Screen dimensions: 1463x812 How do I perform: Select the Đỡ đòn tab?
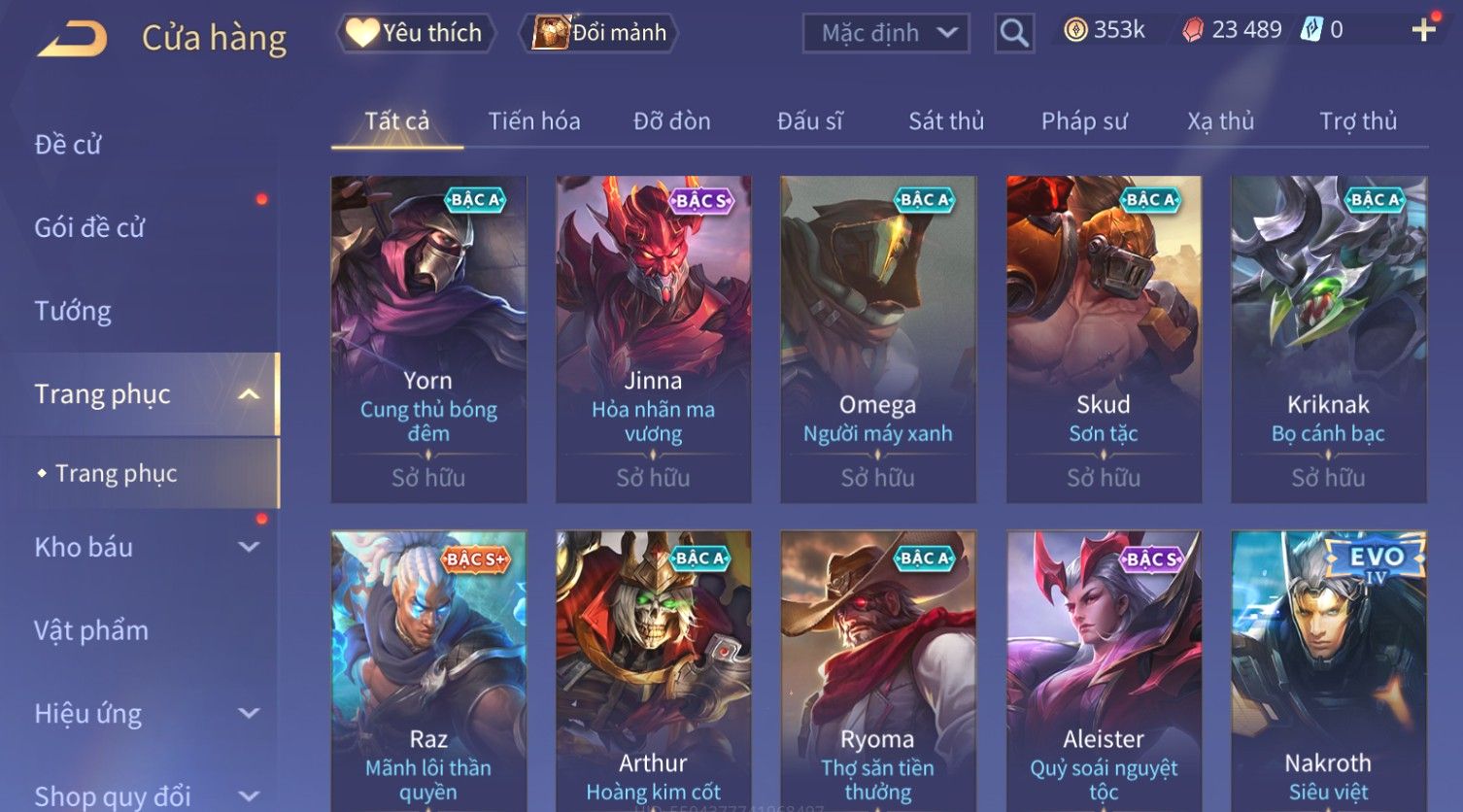point(671,121)
